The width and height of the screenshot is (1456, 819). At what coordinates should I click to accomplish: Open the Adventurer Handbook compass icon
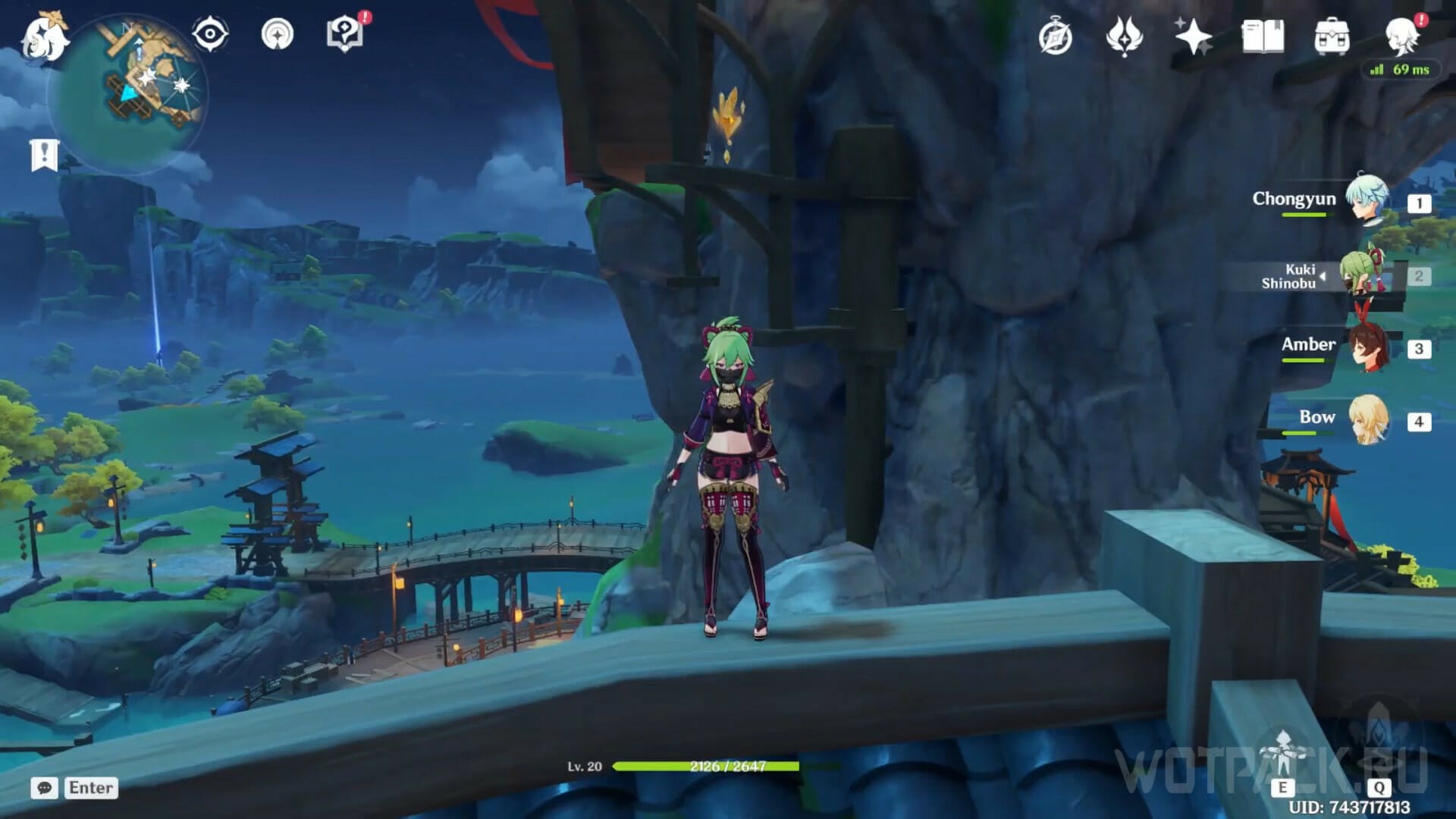pyautogui.click(x=1055, y=36)
